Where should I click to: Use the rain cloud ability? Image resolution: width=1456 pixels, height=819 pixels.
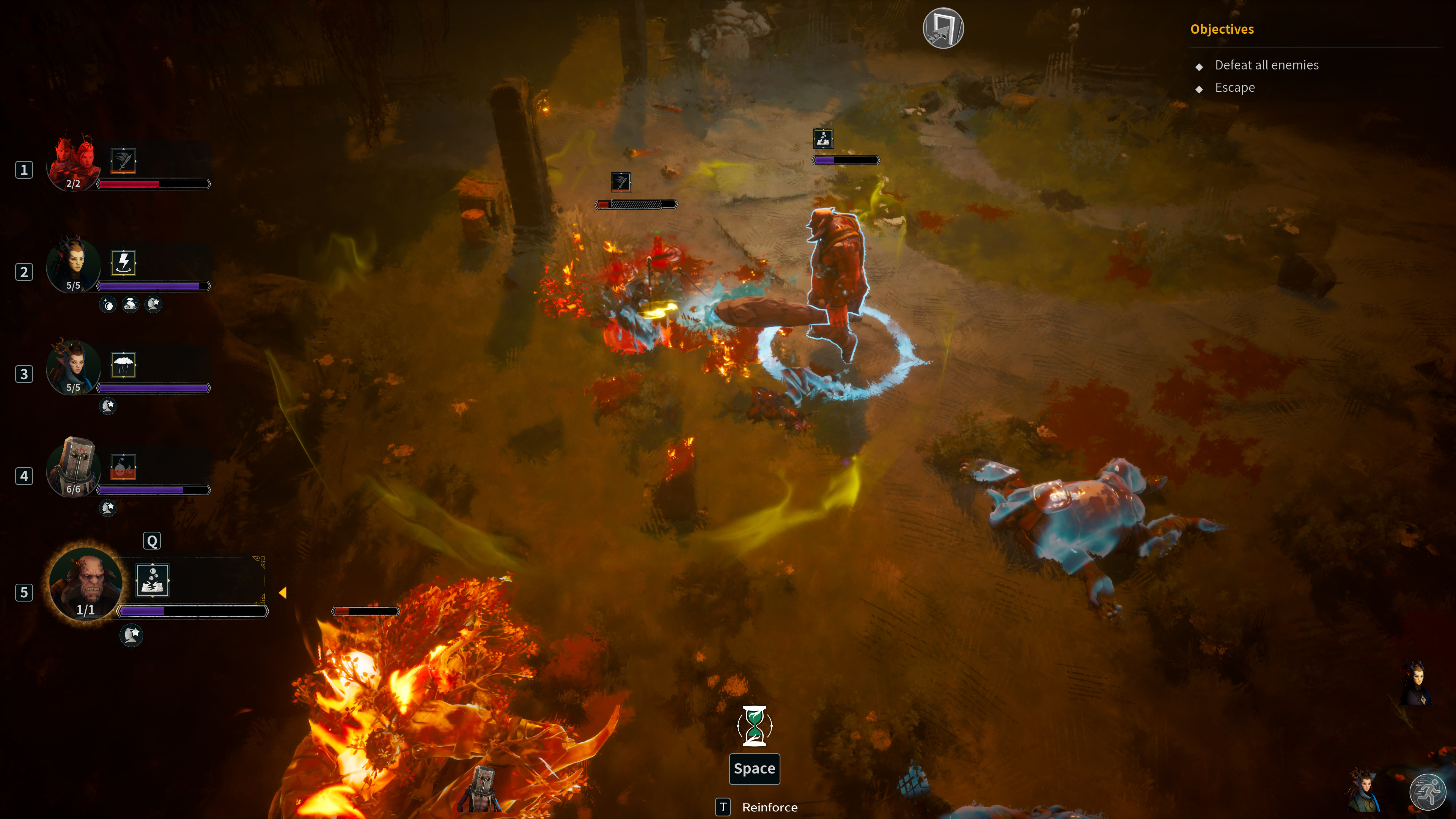point(123,365)
